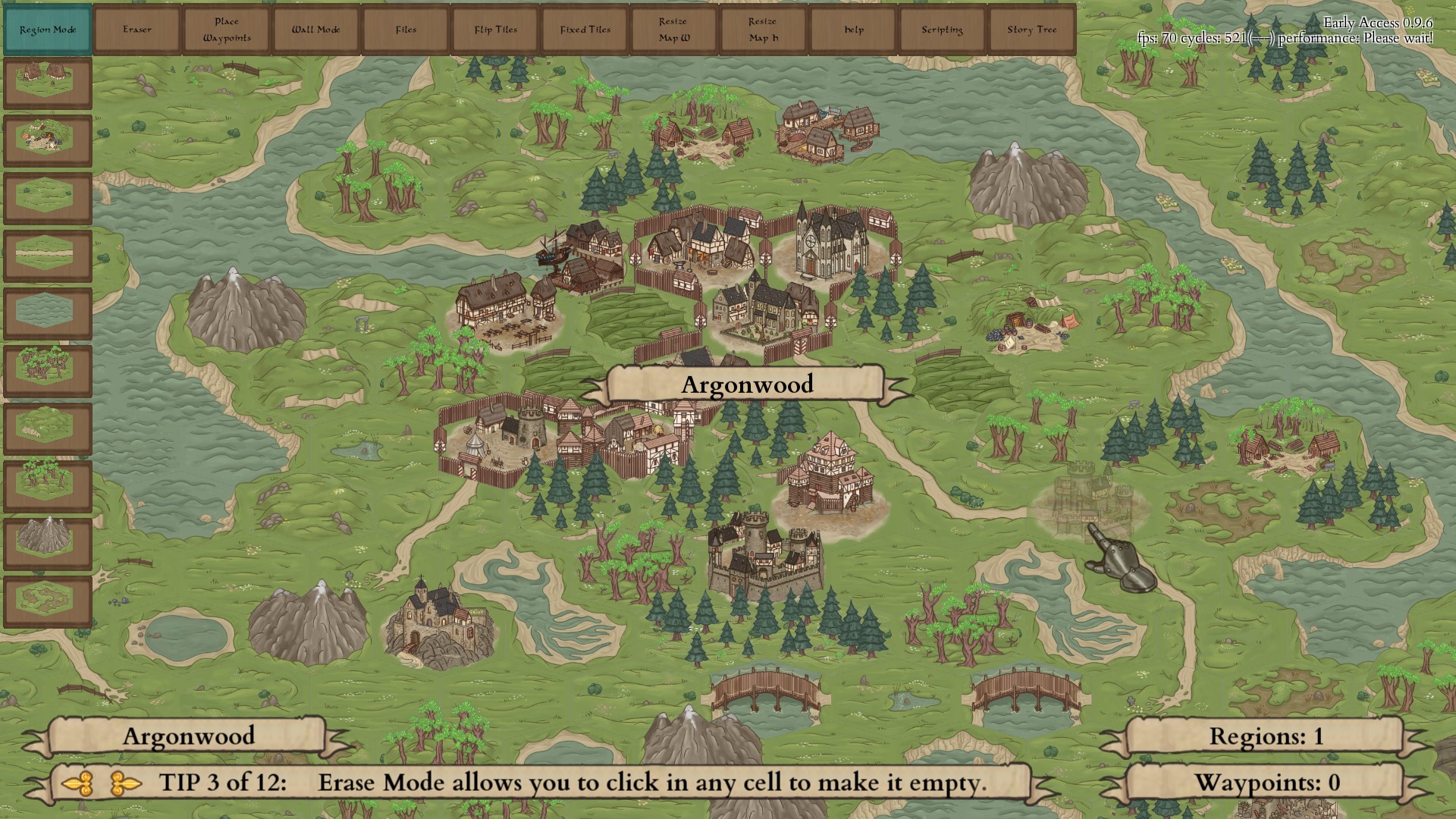Select the village huts tile thumbnail
This screenshot has height=819, width=1456.
tap(47, 82)
